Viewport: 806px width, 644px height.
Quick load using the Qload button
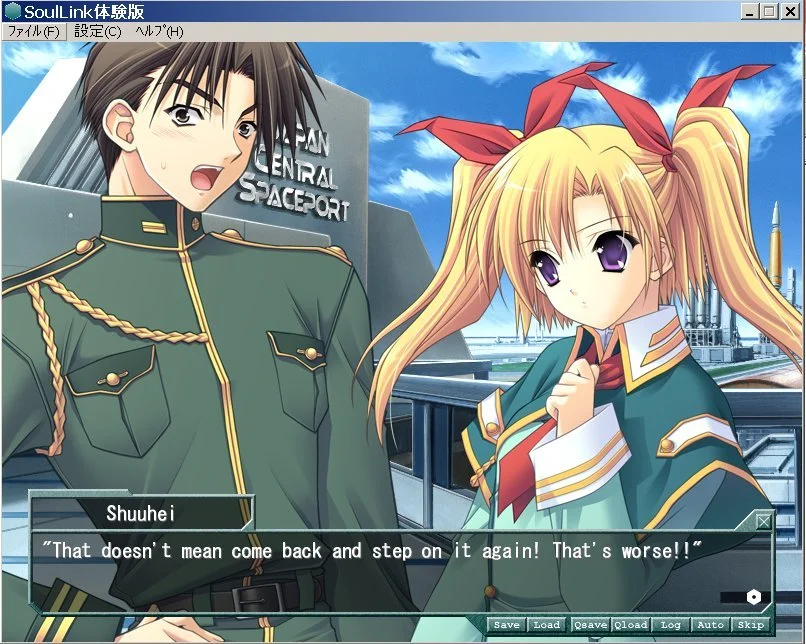click(x=630, y=625)
